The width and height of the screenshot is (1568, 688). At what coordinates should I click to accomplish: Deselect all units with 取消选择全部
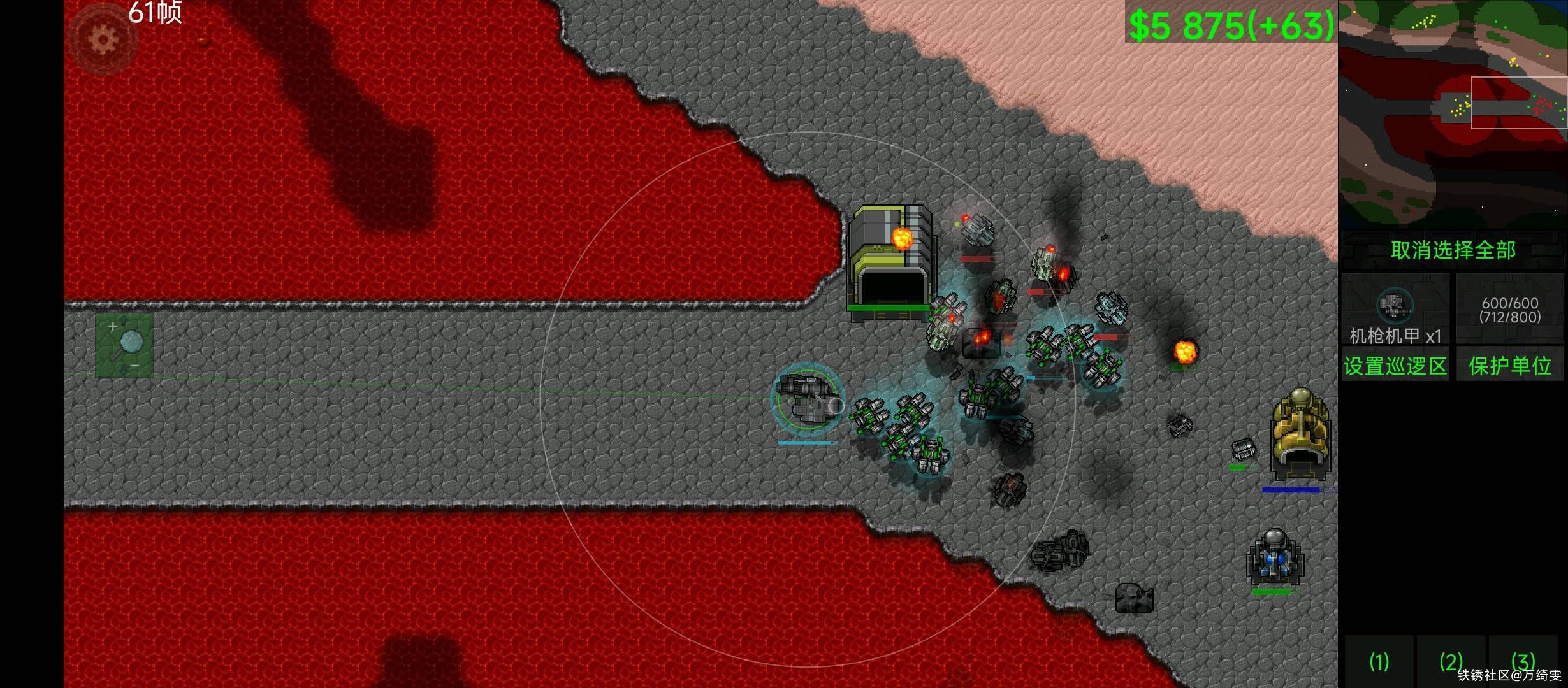[x=1453, y=250]
